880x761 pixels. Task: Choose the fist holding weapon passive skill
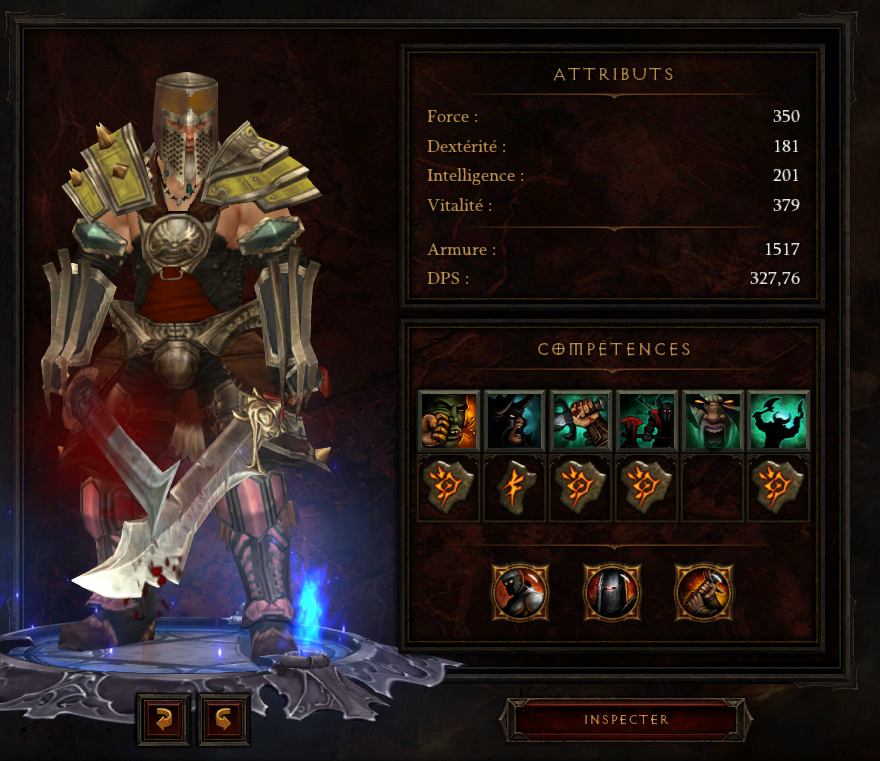pyautogui.click(x=704, y=592)
